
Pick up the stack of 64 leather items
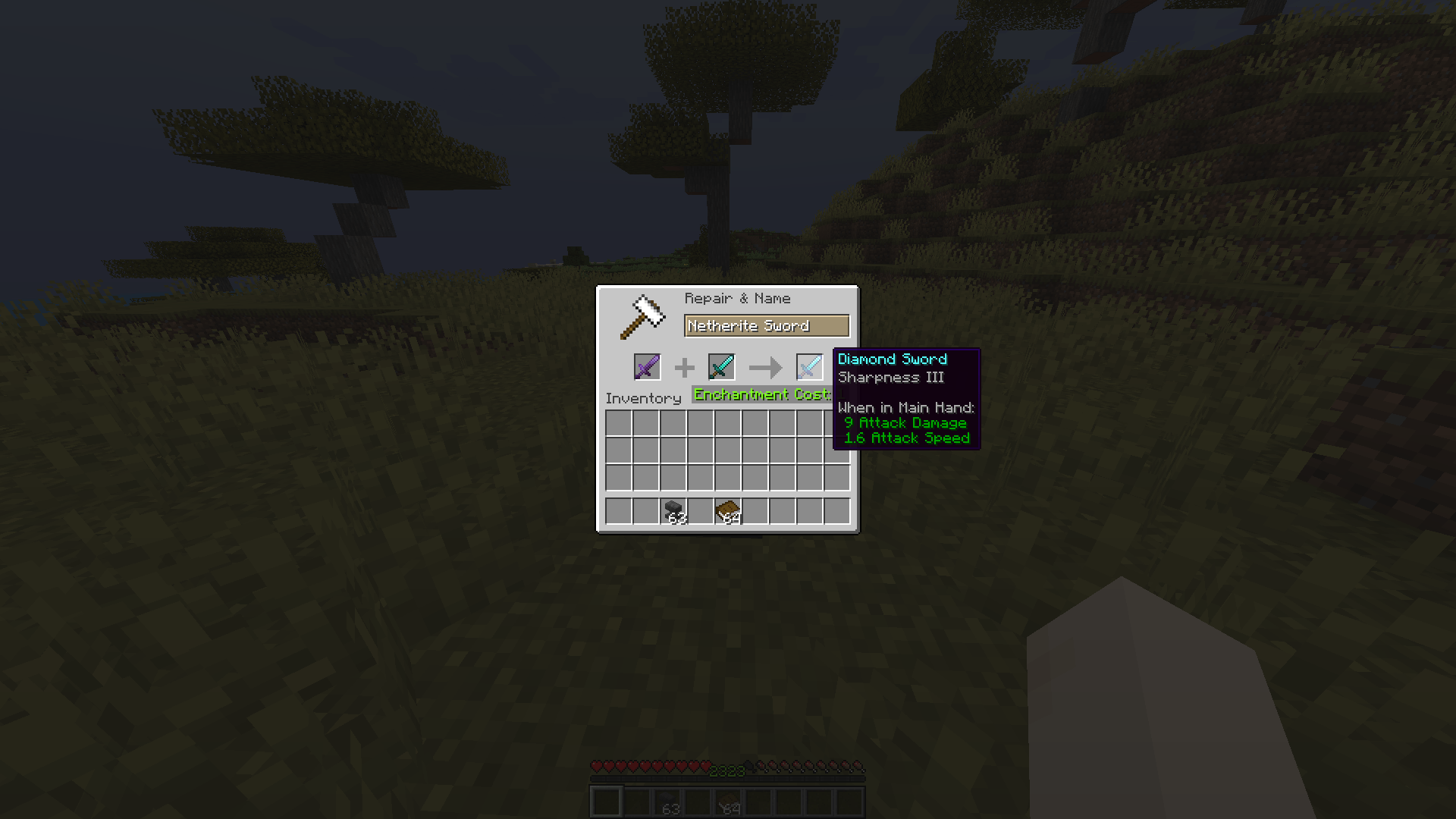(x=730, y=510)
